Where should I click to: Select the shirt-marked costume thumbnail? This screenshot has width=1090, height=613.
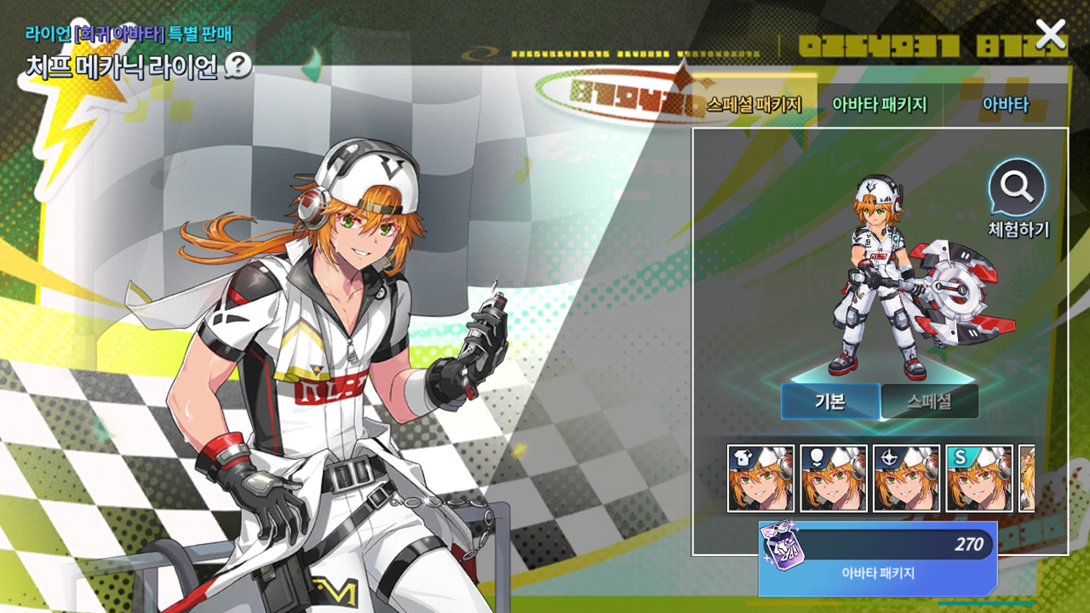coord(761,479)
